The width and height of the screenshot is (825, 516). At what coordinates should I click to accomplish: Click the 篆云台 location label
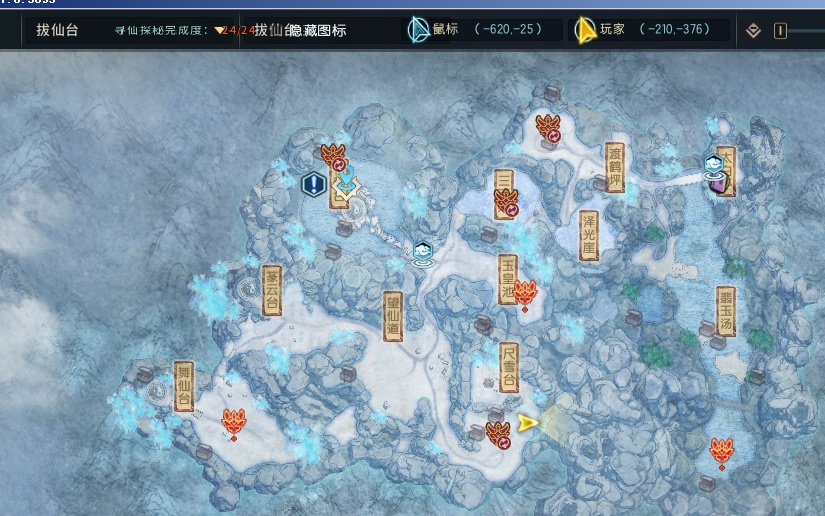(271, 290)
